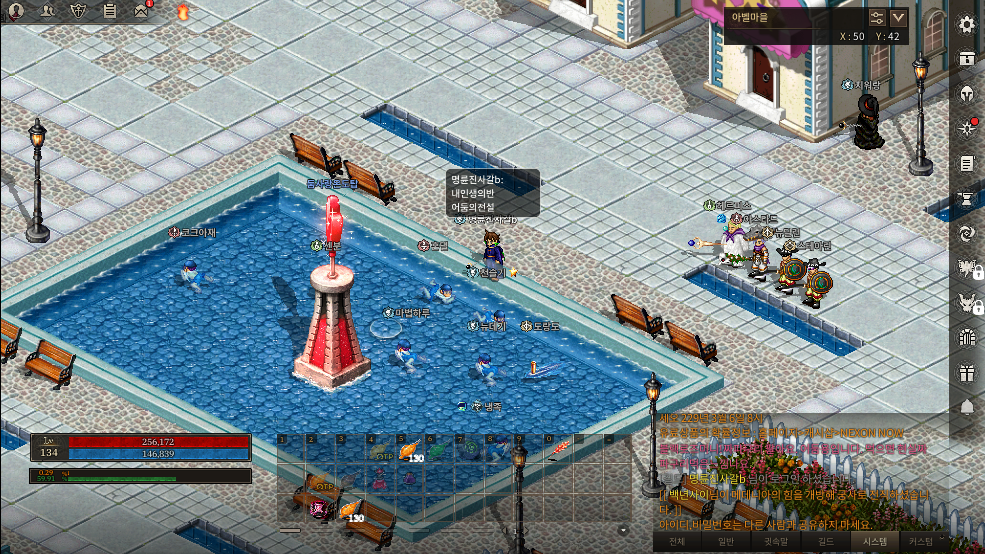Open the document list icon
Screen dimensions: 985x554
pos(967,163)
